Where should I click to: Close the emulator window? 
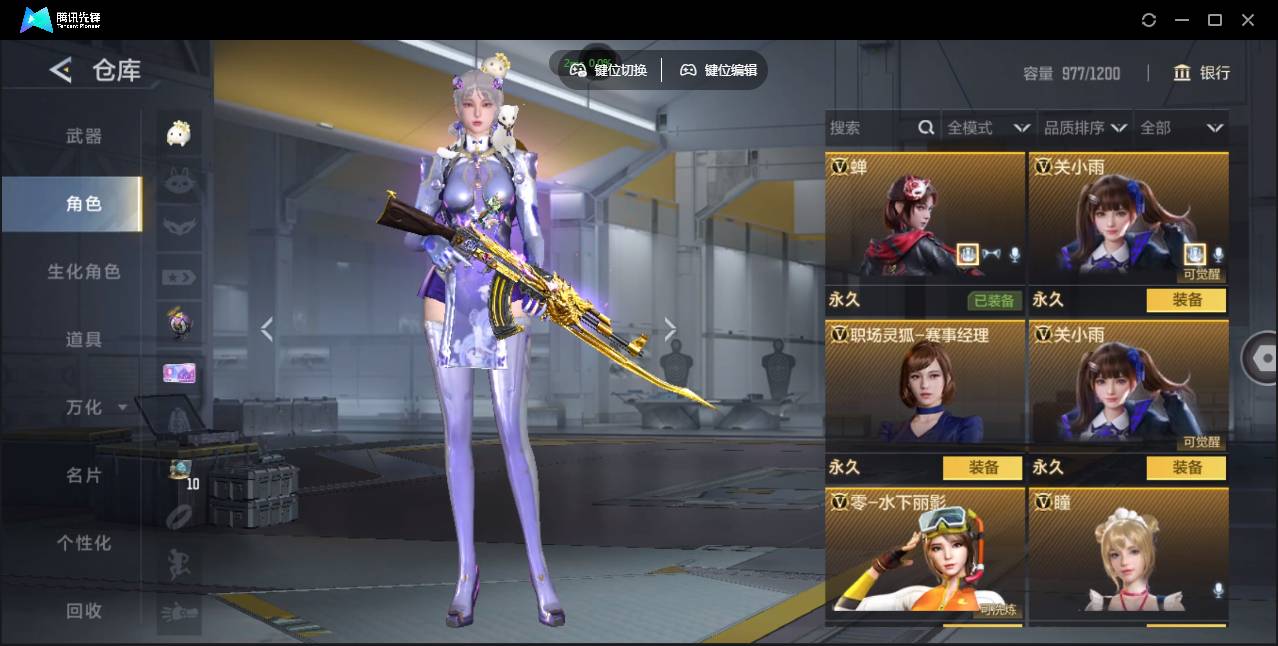pos(1248,20)
